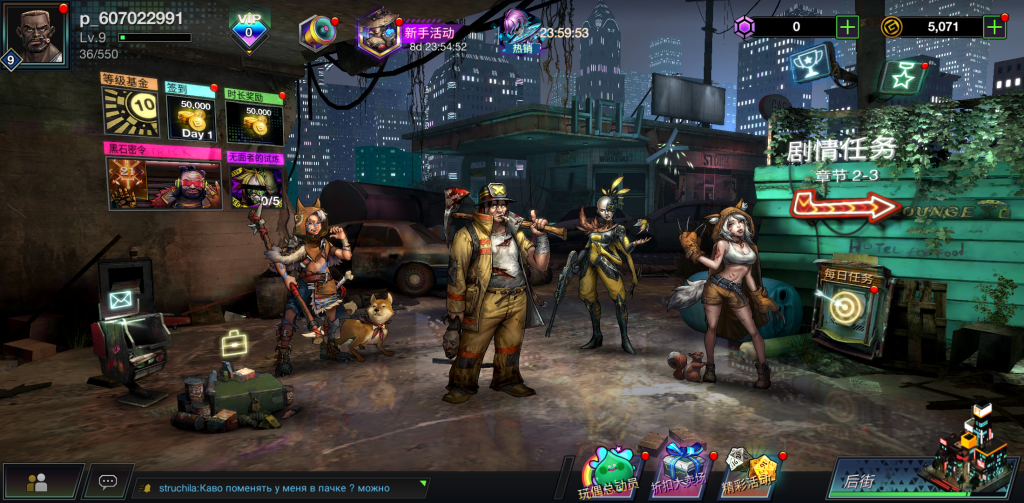Open the 每日任务 daily missions target
1024x503 pixels.
pos(847,303)
